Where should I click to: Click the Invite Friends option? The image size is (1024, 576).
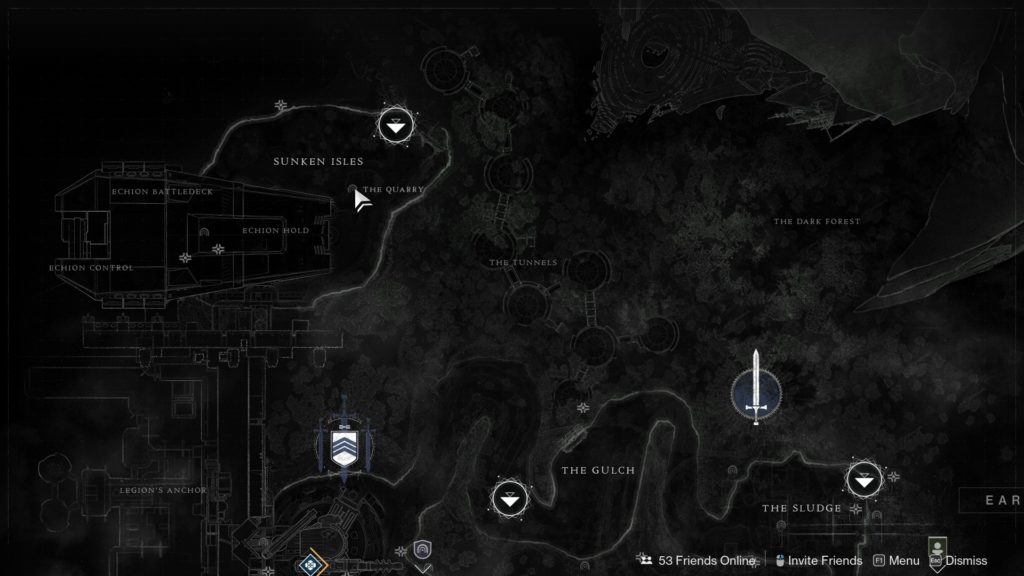point(818,561)
